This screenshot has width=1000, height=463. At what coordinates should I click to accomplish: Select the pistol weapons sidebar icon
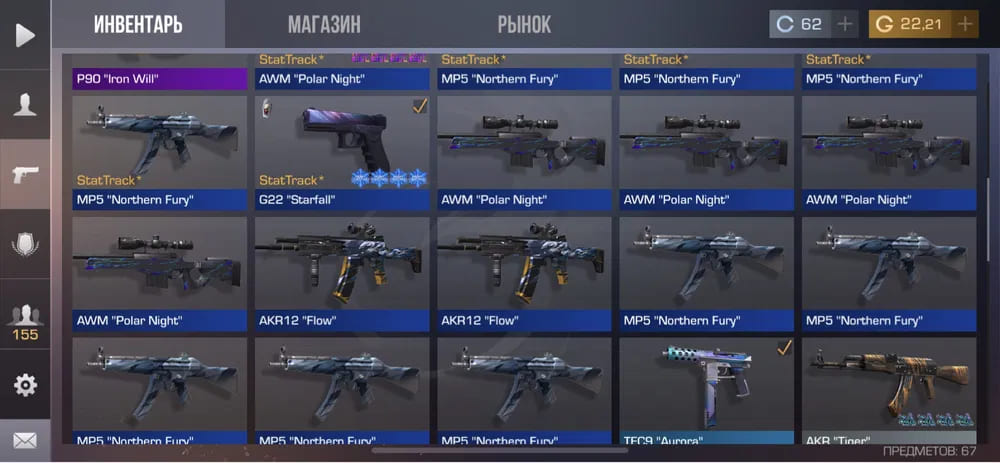[x=25, y=174]
